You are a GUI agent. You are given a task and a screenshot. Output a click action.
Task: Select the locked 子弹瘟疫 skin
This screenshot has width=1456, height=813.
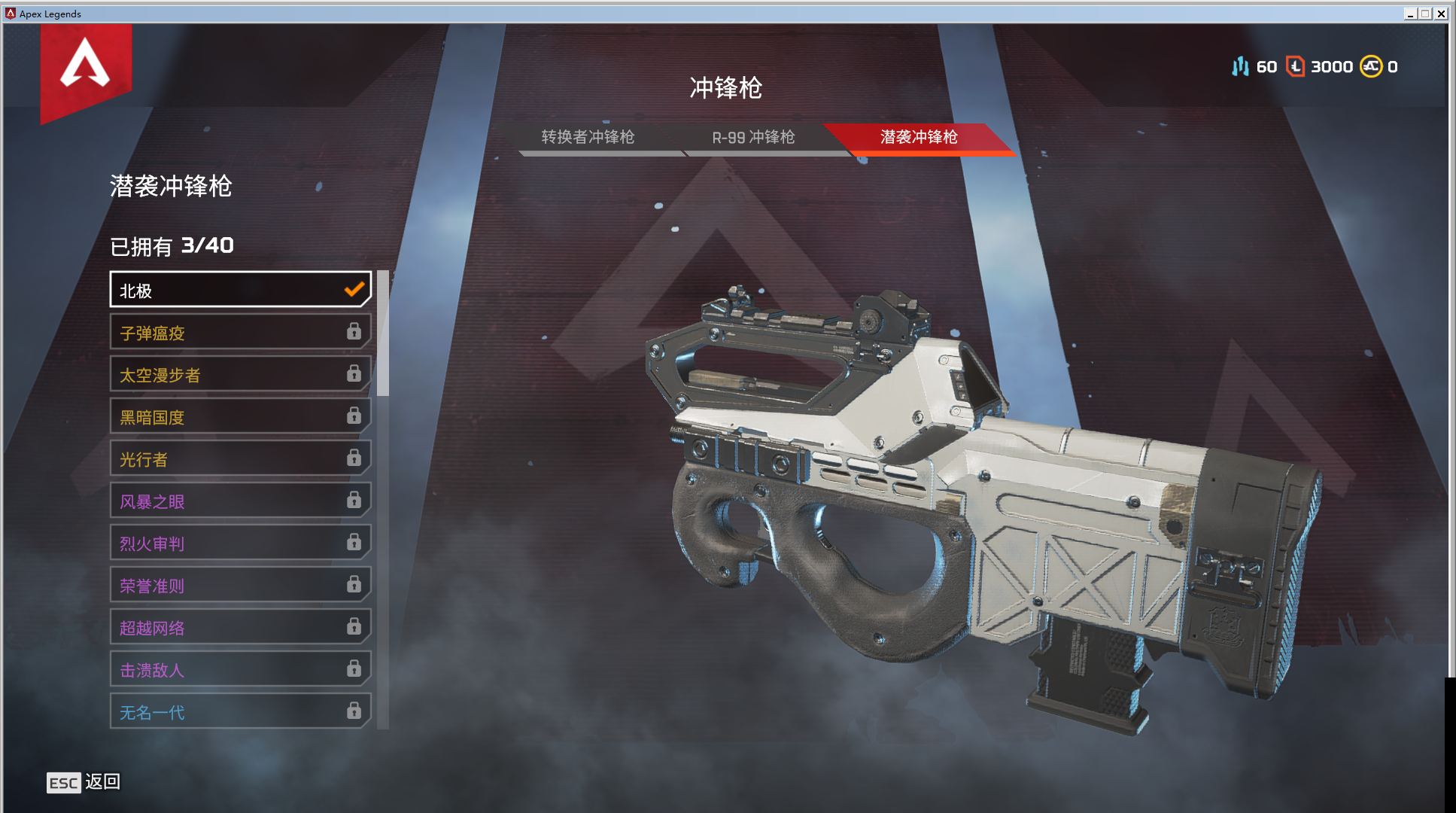pos(240,333)
